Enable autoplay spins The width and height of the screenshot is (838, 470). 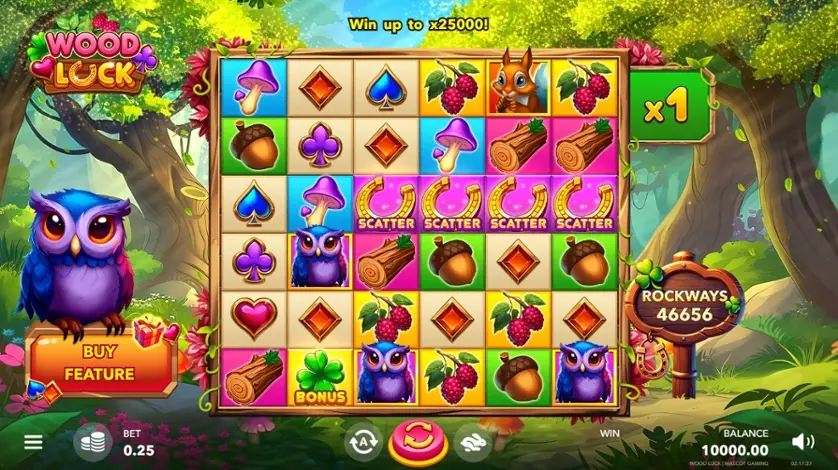(363, 442)
